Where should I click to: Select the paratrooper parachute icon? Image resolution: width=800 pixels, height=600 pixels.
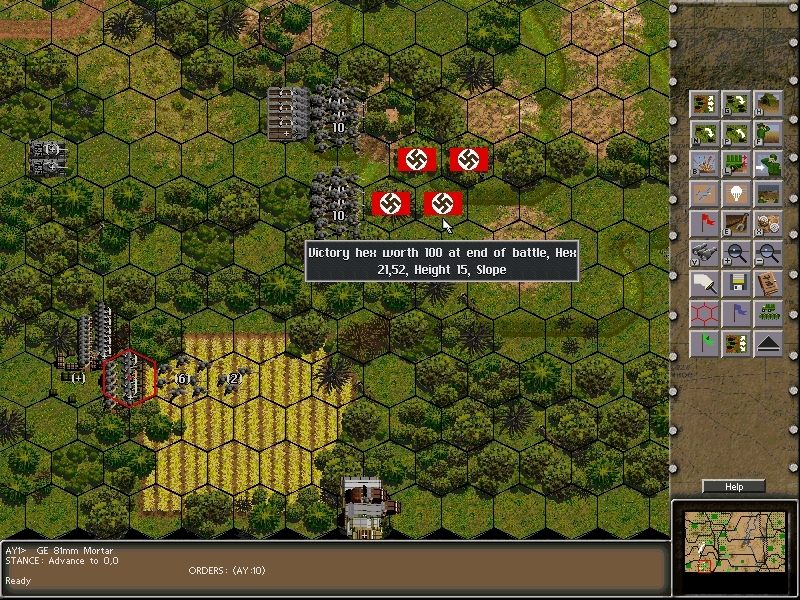coord(737,194)
